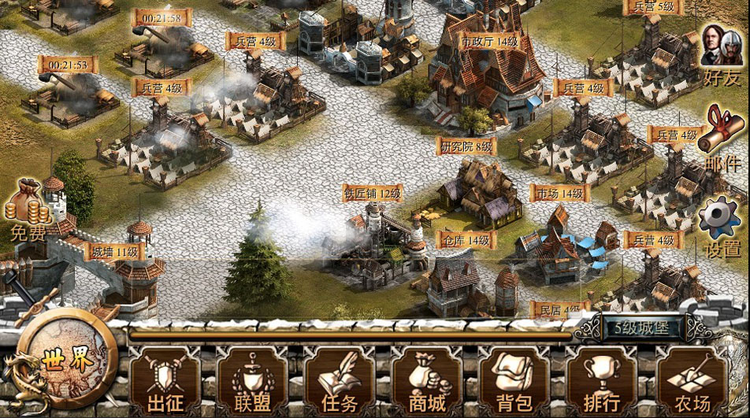The width and height of the screenshot is (750, 418).
Task: Select the 仓库 14级 warehouse label
Action: tap(466, 240)
